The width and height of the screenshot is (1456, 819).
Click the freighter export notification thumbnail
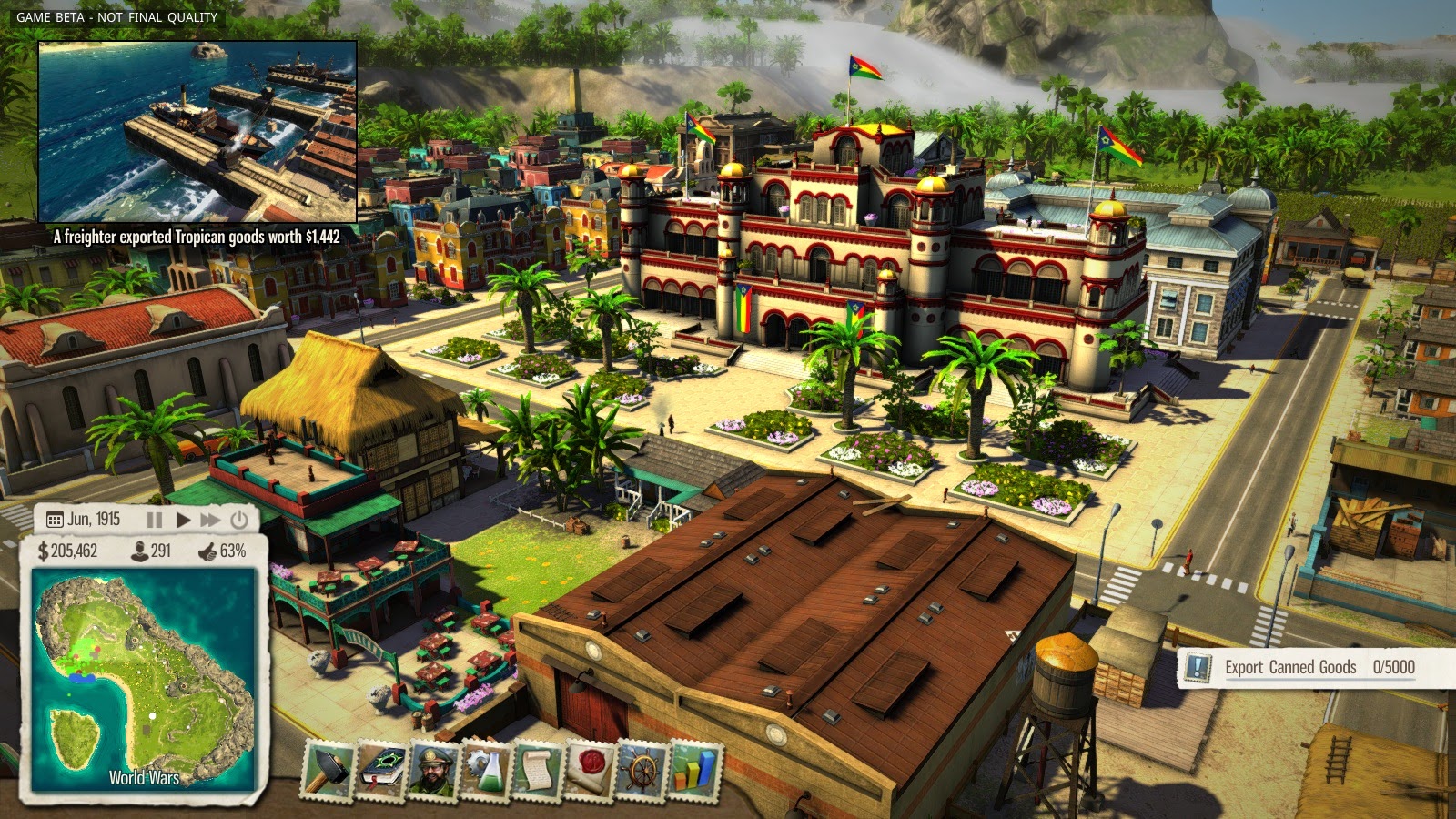pyautogui.click(x=197, y=131)
